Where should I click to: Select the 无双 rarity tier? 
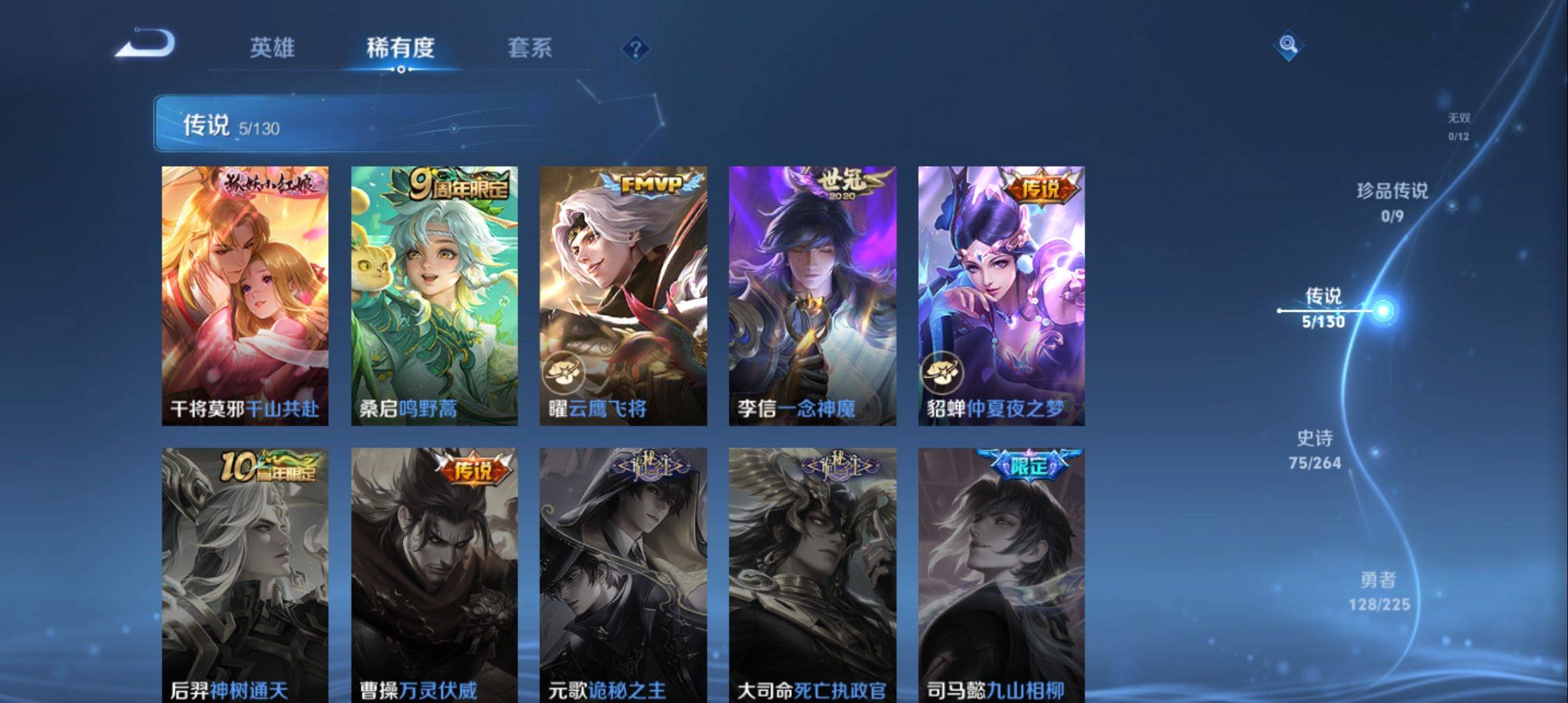1459,127
